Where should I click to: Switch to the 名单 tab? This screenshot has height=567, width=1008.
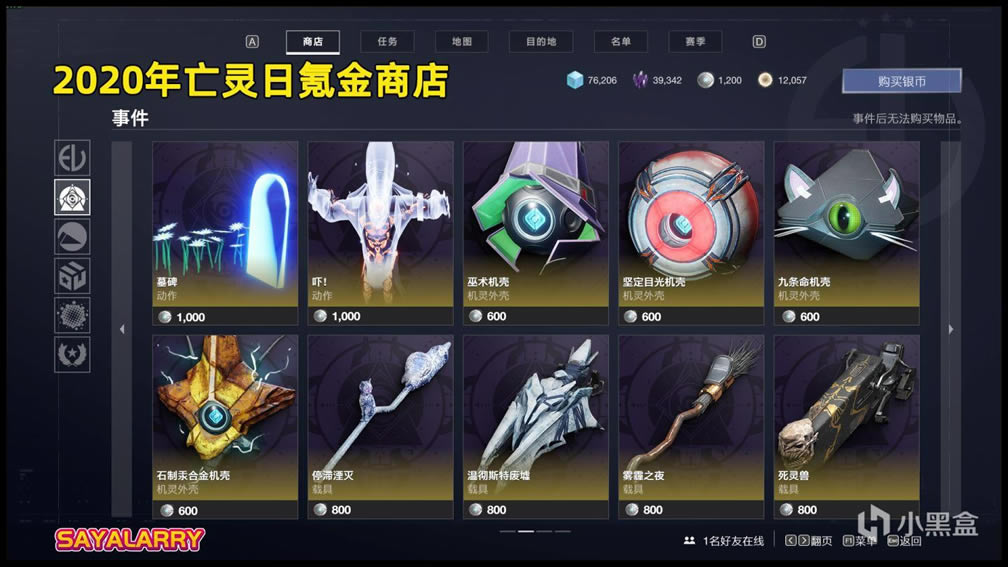[x=620, y=42]
